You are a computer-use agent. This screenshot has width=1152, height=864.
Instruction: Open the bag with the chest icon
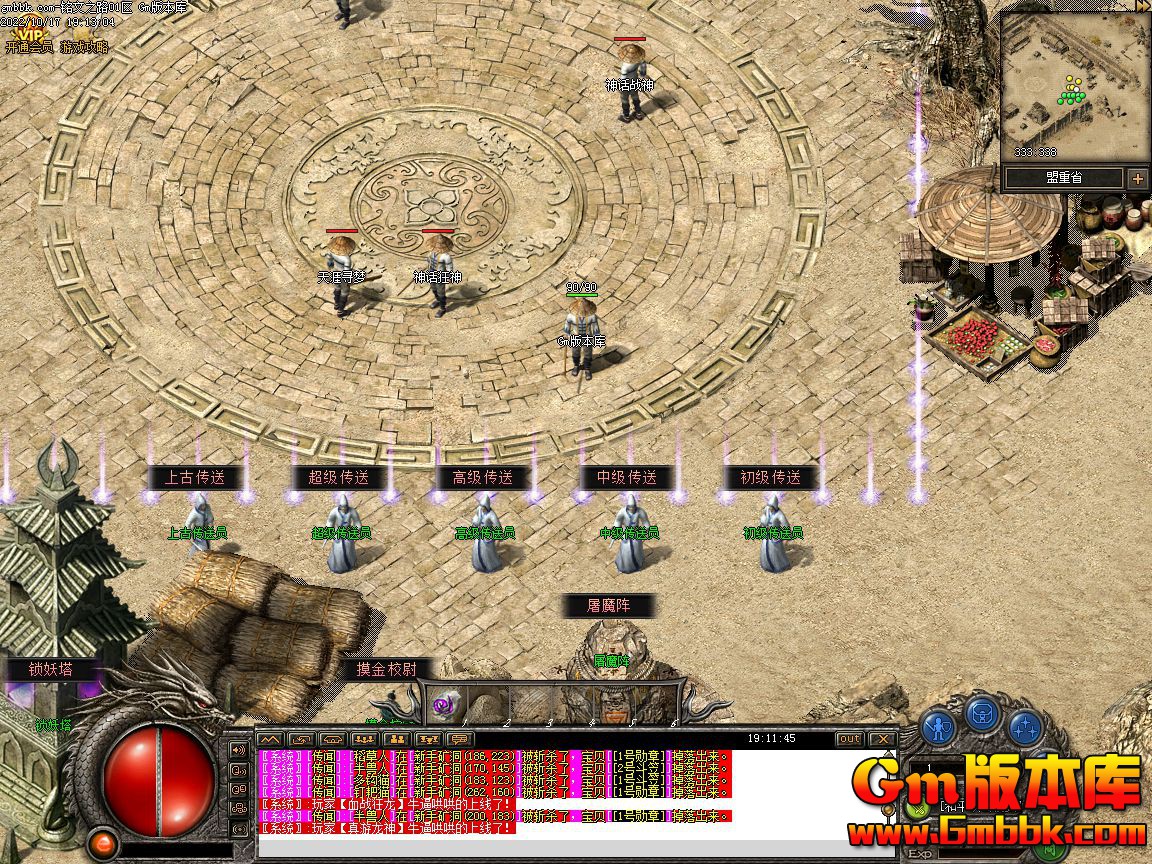[x=980, y=714]
